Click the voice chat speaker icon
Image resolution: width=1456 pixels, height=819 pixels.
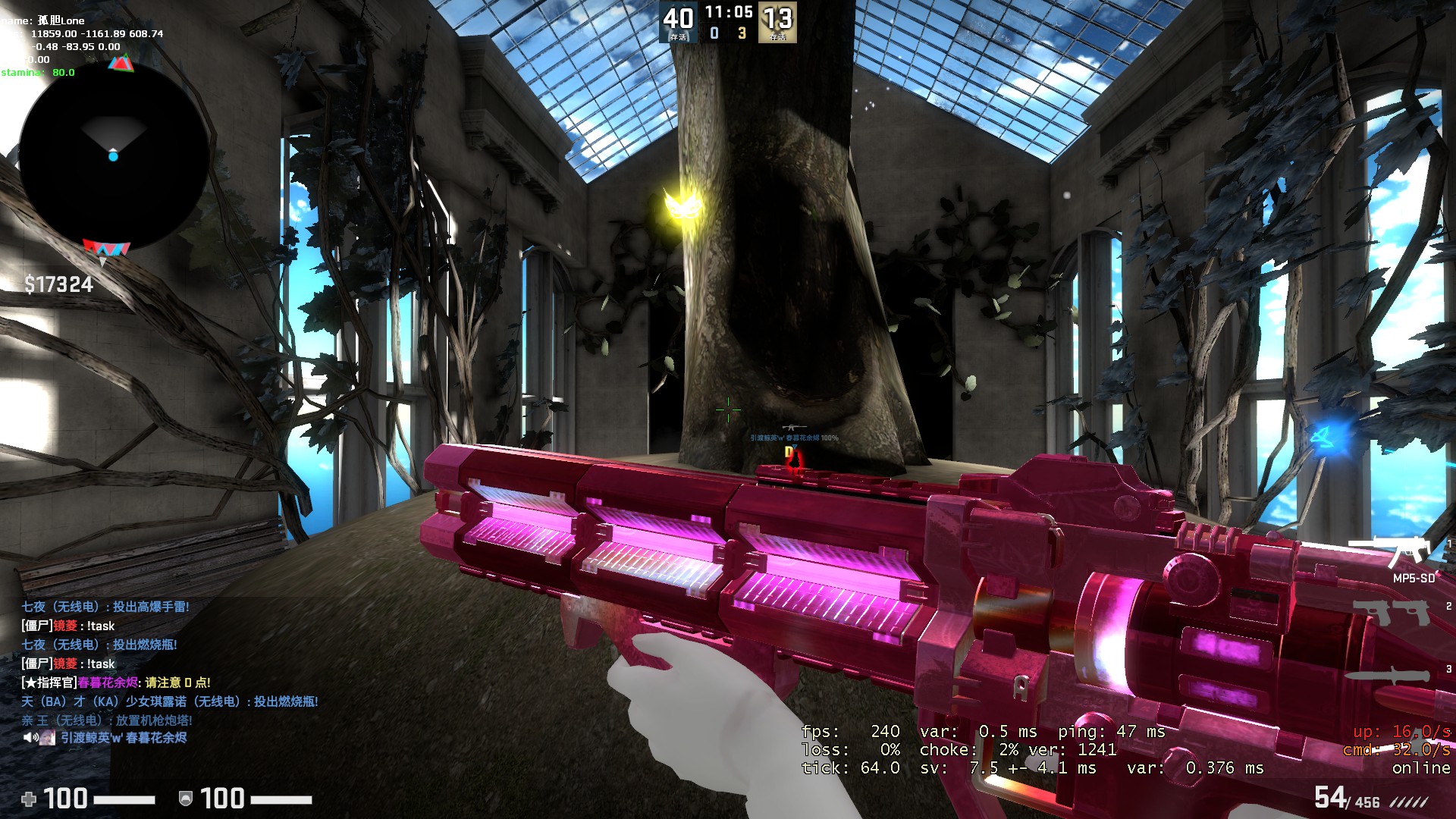click(30, 737)
